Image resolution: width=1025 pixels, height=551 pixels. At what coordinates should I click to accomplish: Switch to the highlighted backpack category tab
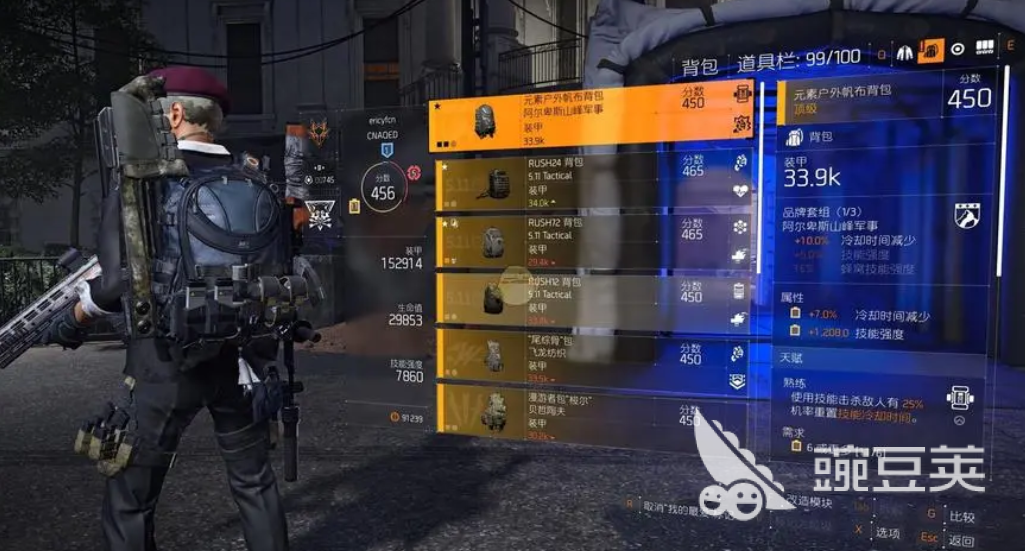[931, 50]
